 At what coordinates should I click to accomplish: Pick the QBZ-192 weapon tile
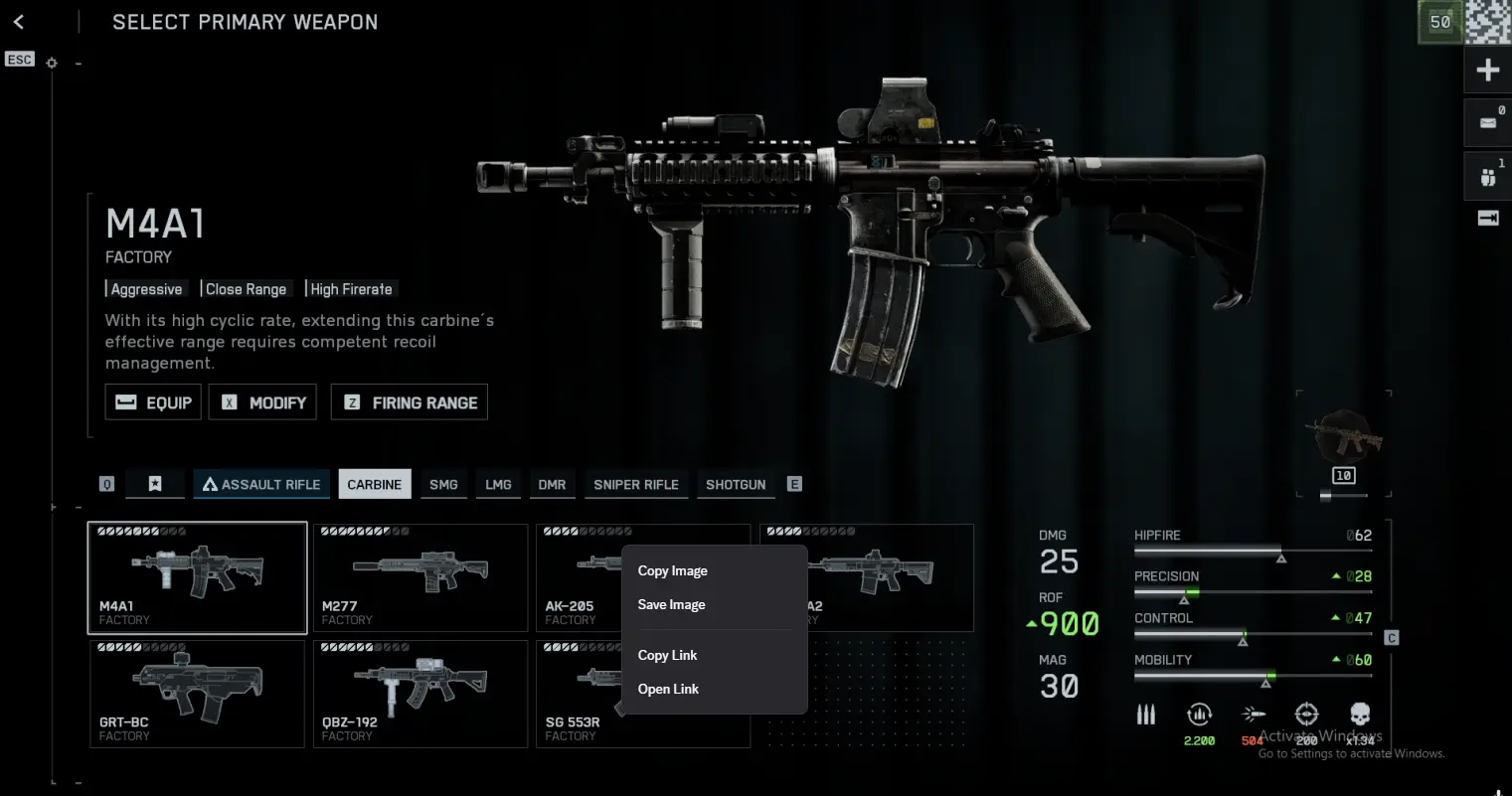[x=420, y=694]
